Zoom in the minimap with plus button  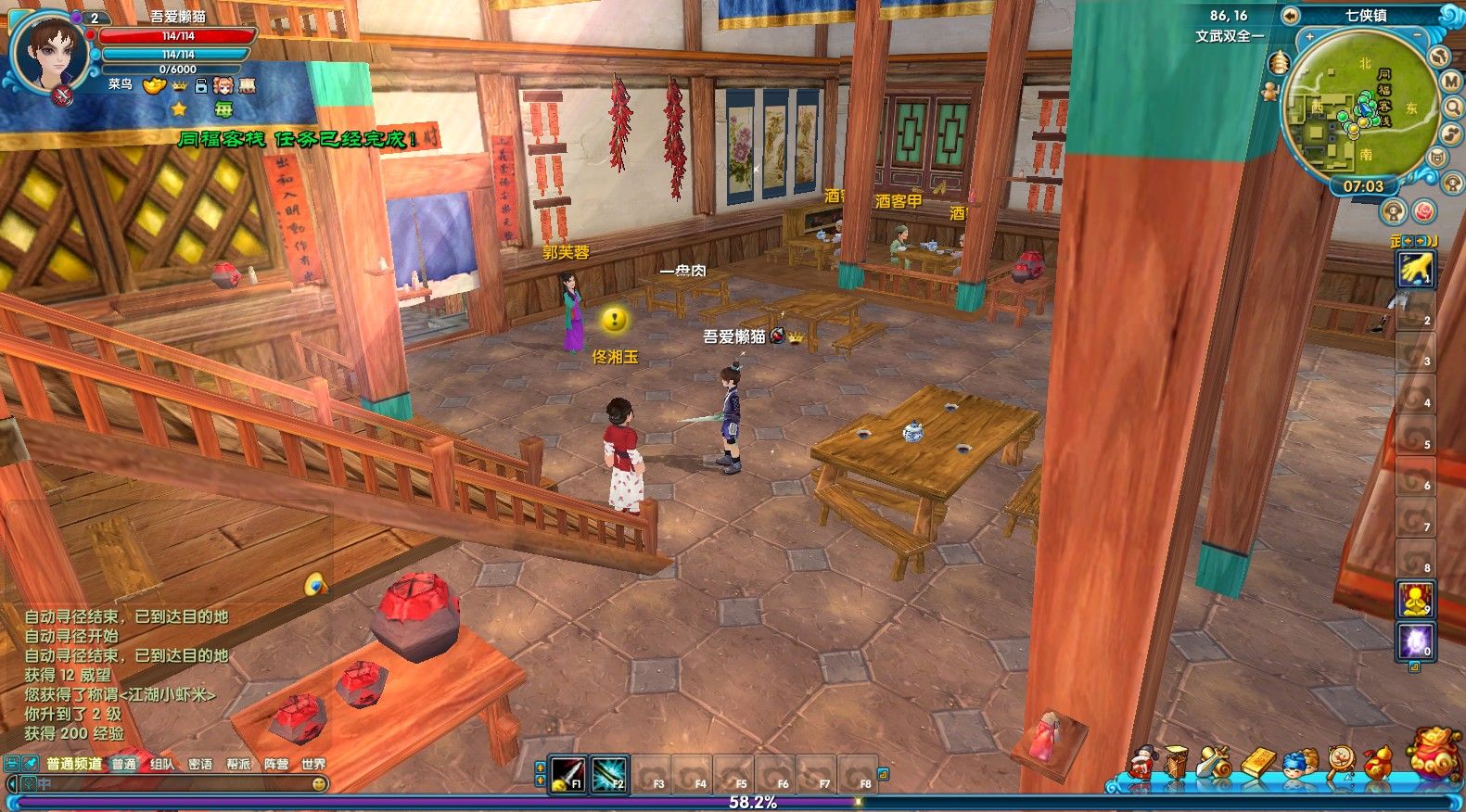click(x=1309, y=37)
